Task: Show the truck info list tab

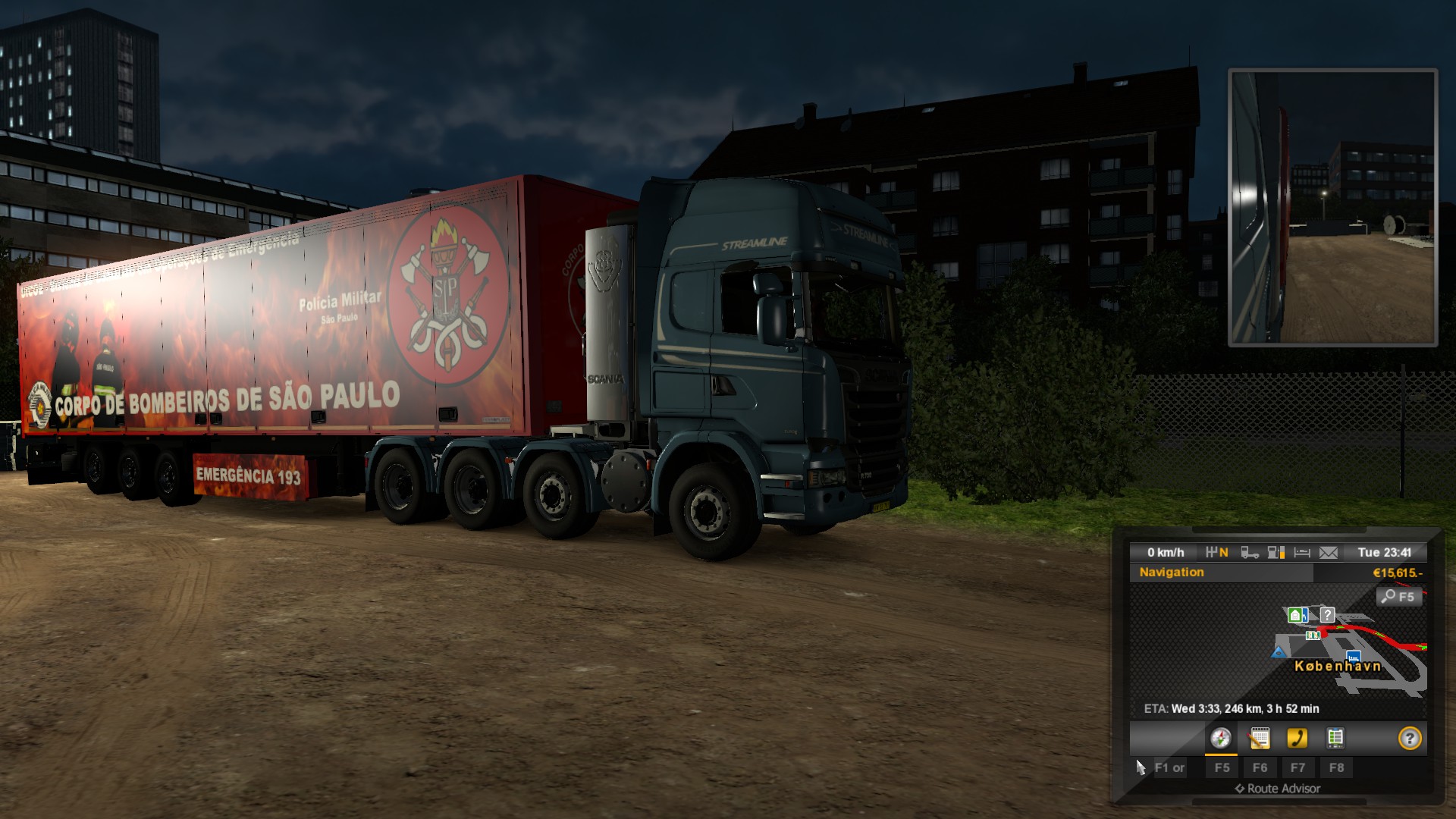Action: coord(1335,738)
